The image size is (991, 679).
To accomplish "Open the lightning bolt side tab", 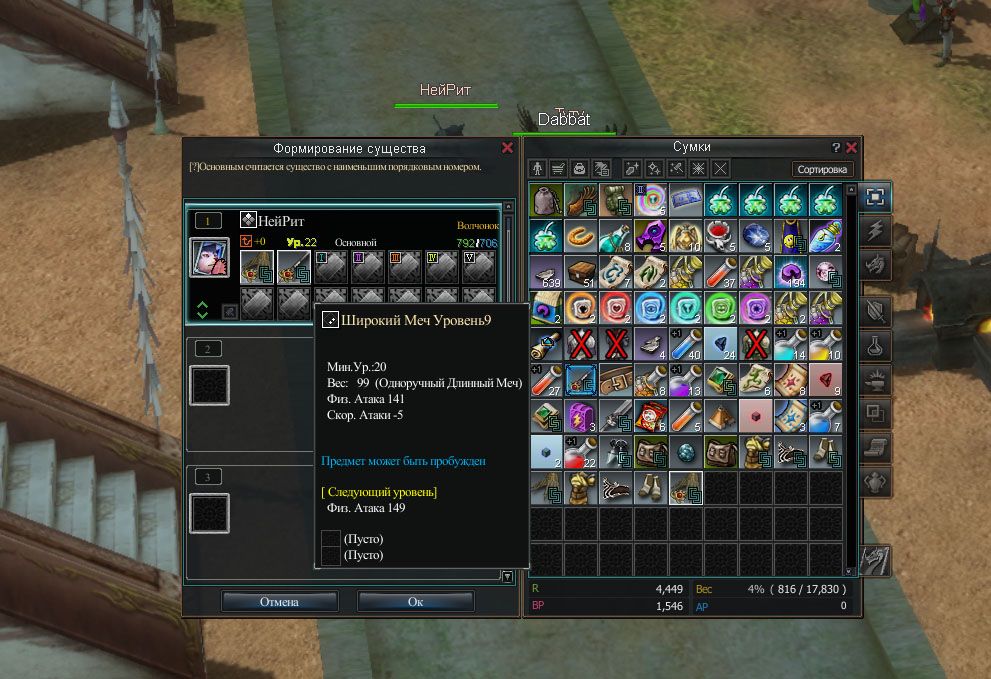I will 873,232.
